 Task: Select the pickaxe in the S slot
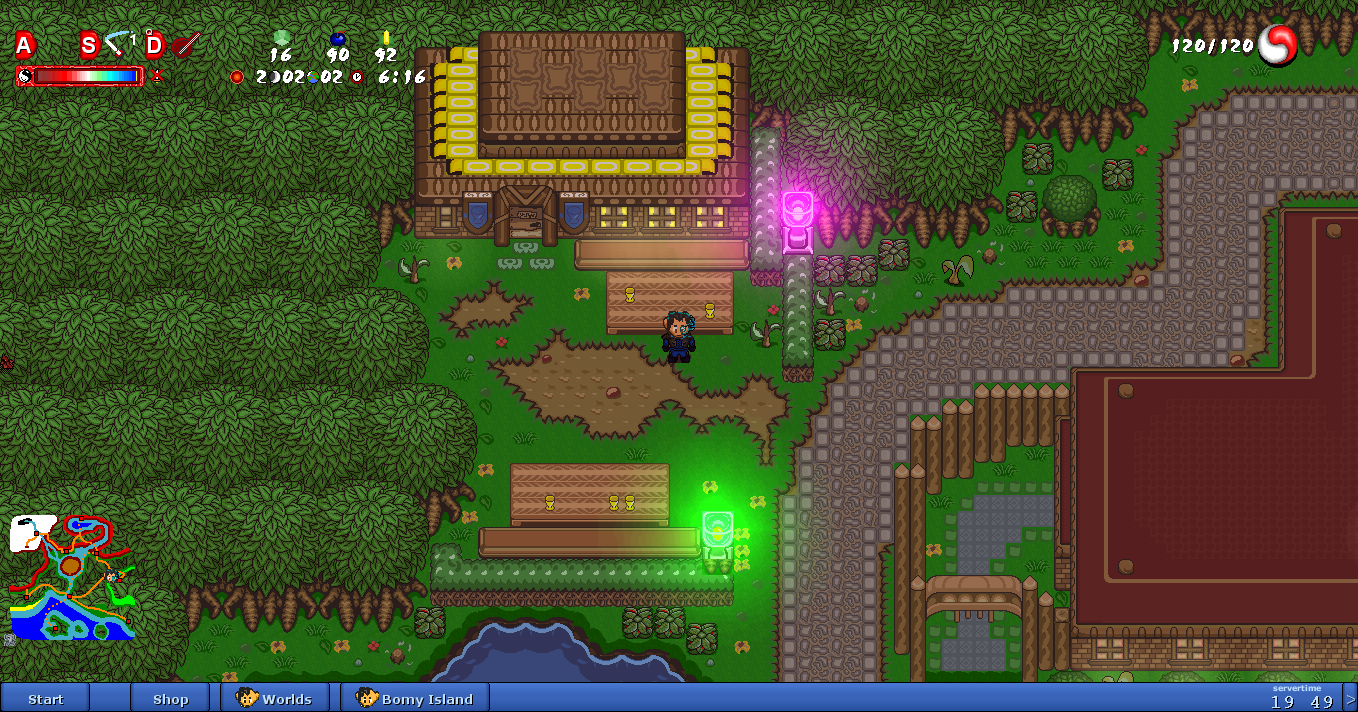pyautogui.click(x=119, y=43)
